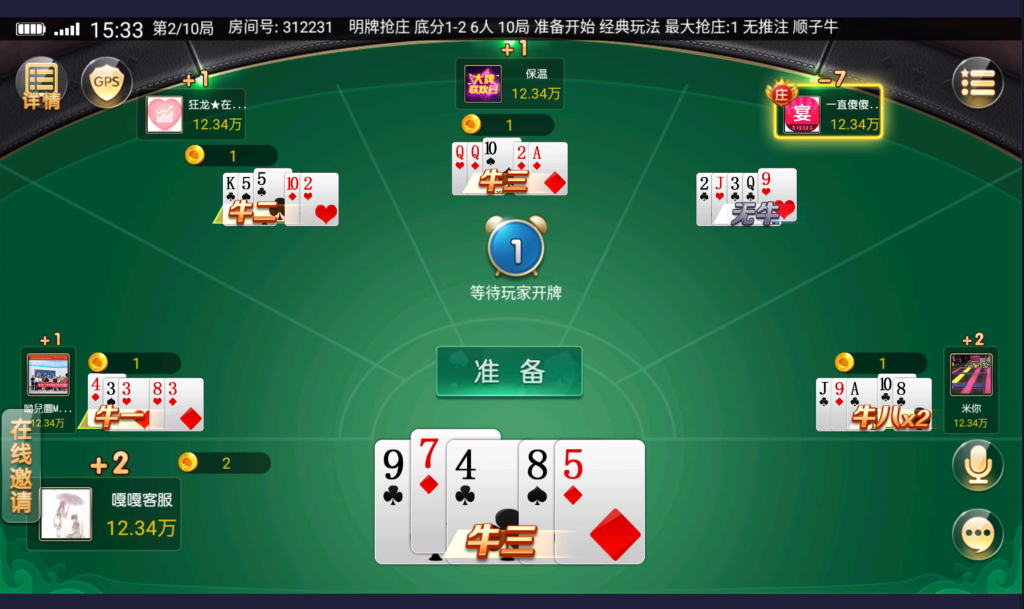The image size is (1024, 609).
Task: View player 保温's avatar
Action: (484, 83)
